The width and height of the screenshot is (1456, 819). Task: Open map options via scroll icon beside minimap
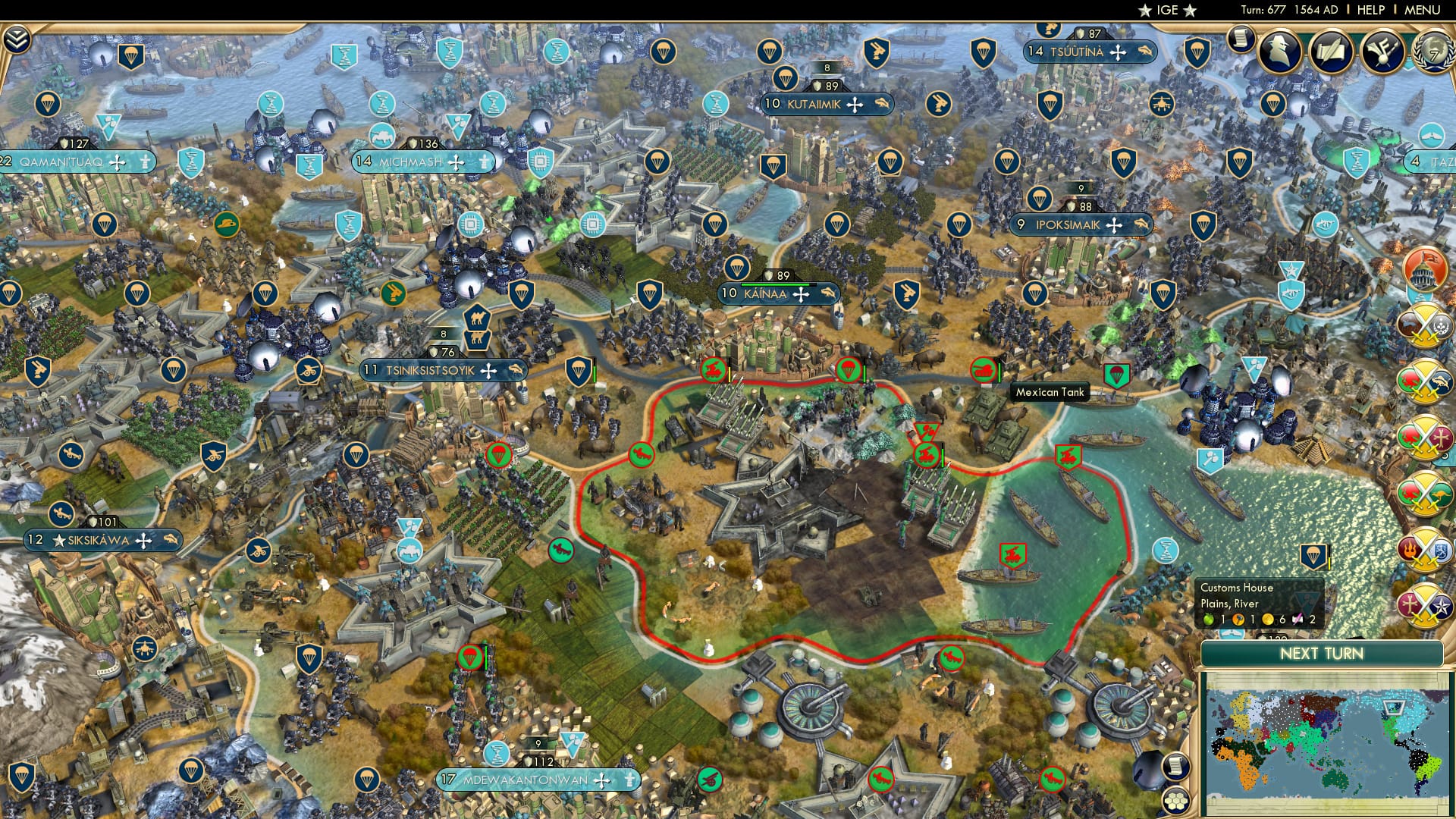pos(1176,767)
